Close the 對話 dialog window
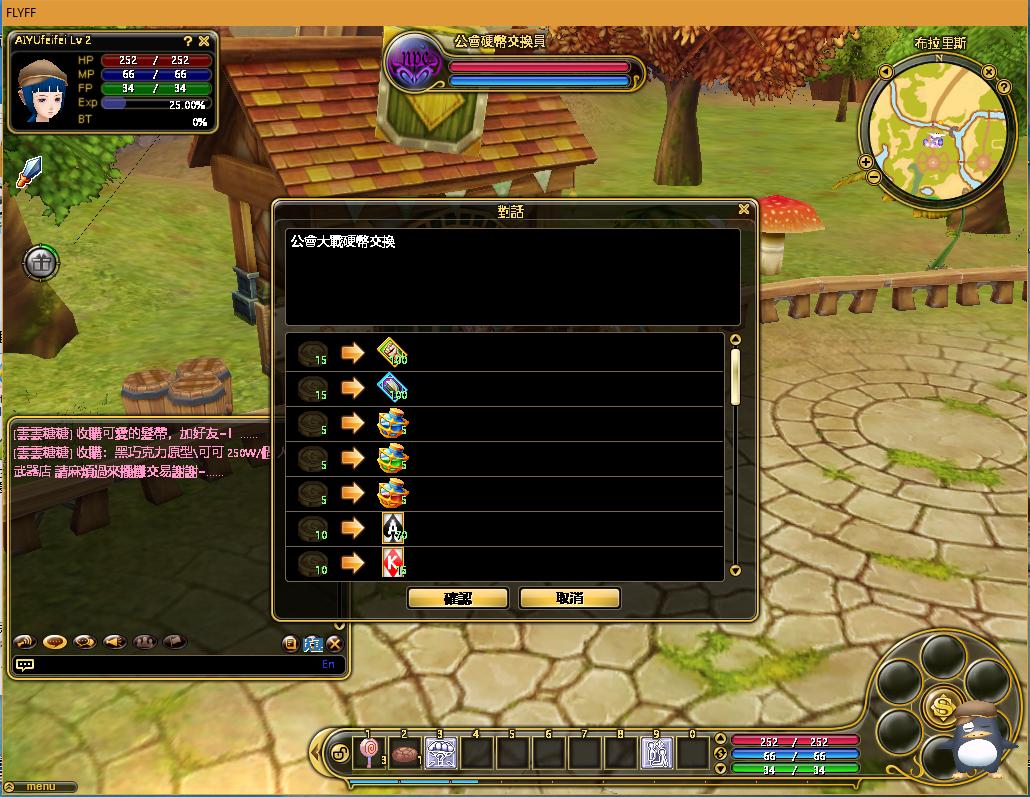This screenshot has width=1030, height=797. pos(743,210)
